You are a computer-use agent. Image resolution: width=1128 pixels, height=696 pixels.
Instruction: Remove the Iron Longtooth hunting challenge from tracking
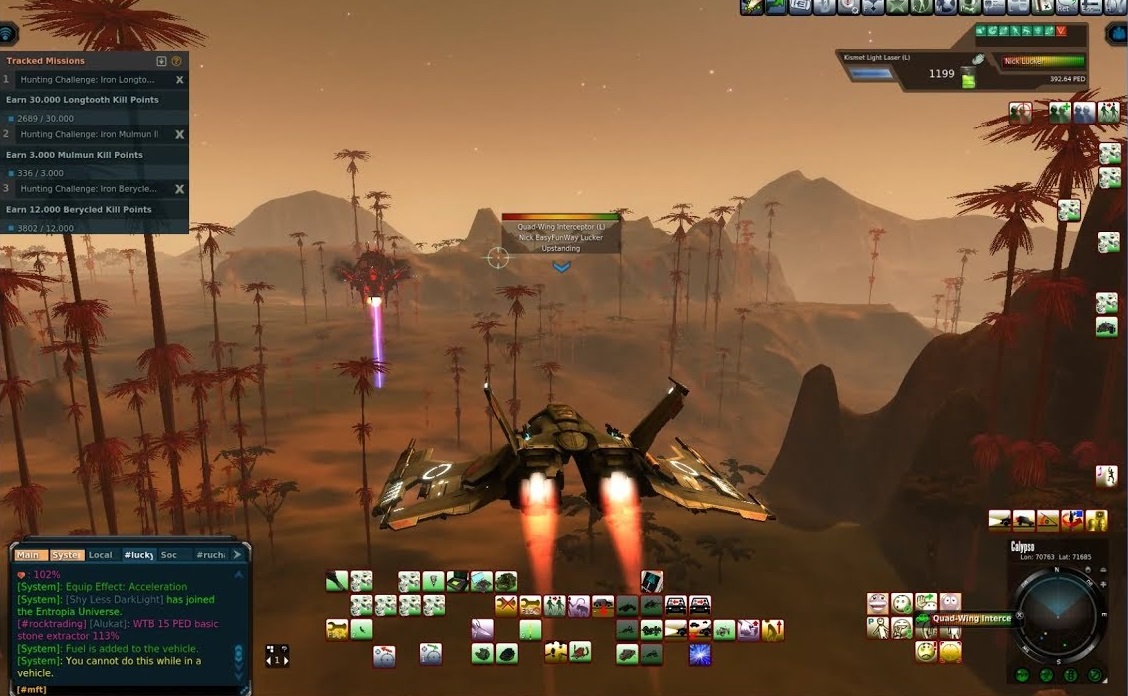pos(180,80)
